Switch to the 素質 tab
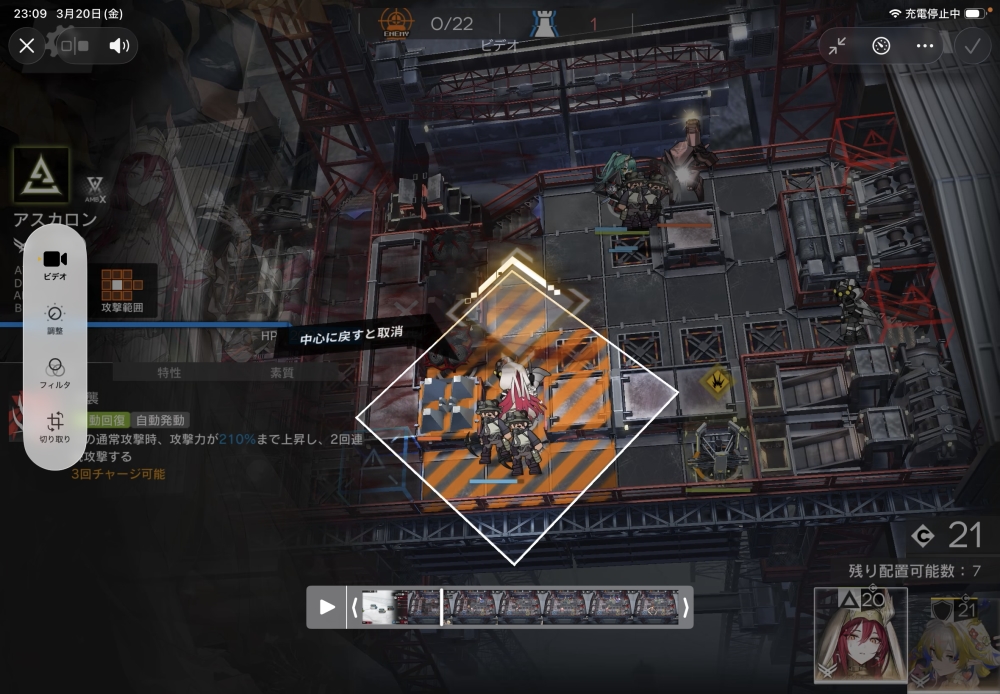Image resolution: width=1000 pixels, height=694 pixels. [283, 373]
